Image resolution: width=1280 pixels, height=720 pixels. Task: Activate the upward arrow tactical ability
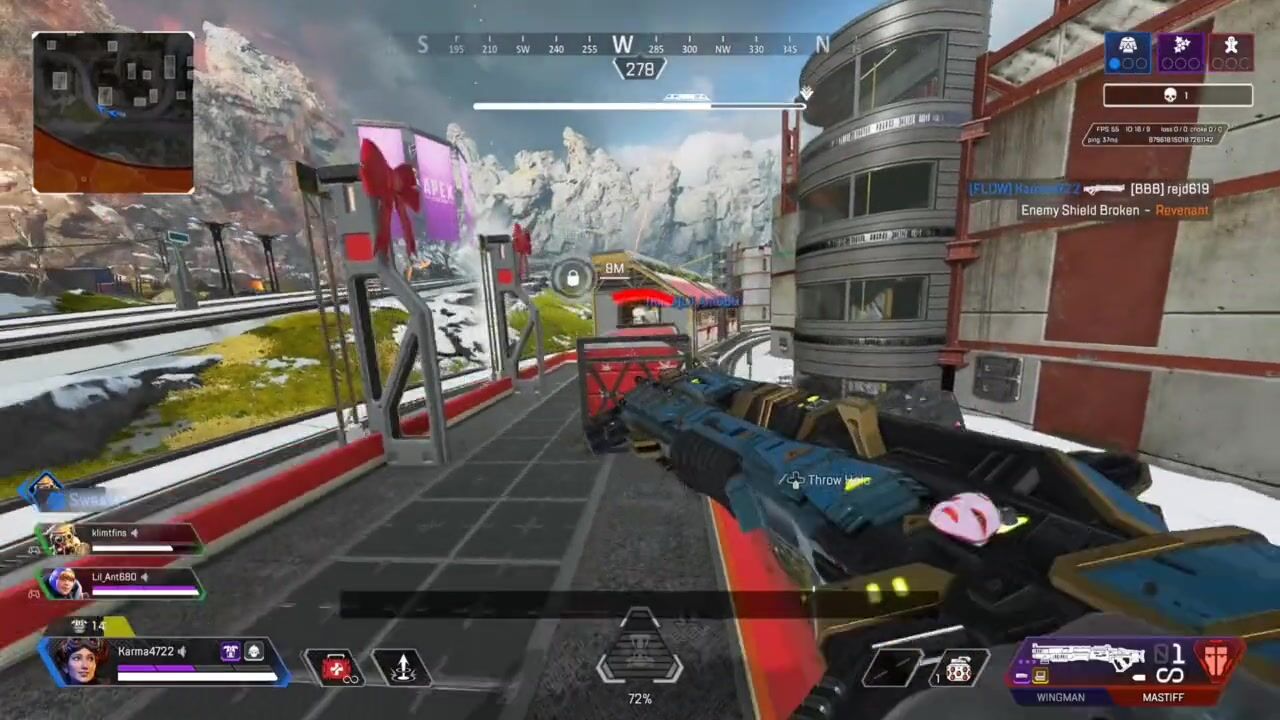(x=402, y=667)
